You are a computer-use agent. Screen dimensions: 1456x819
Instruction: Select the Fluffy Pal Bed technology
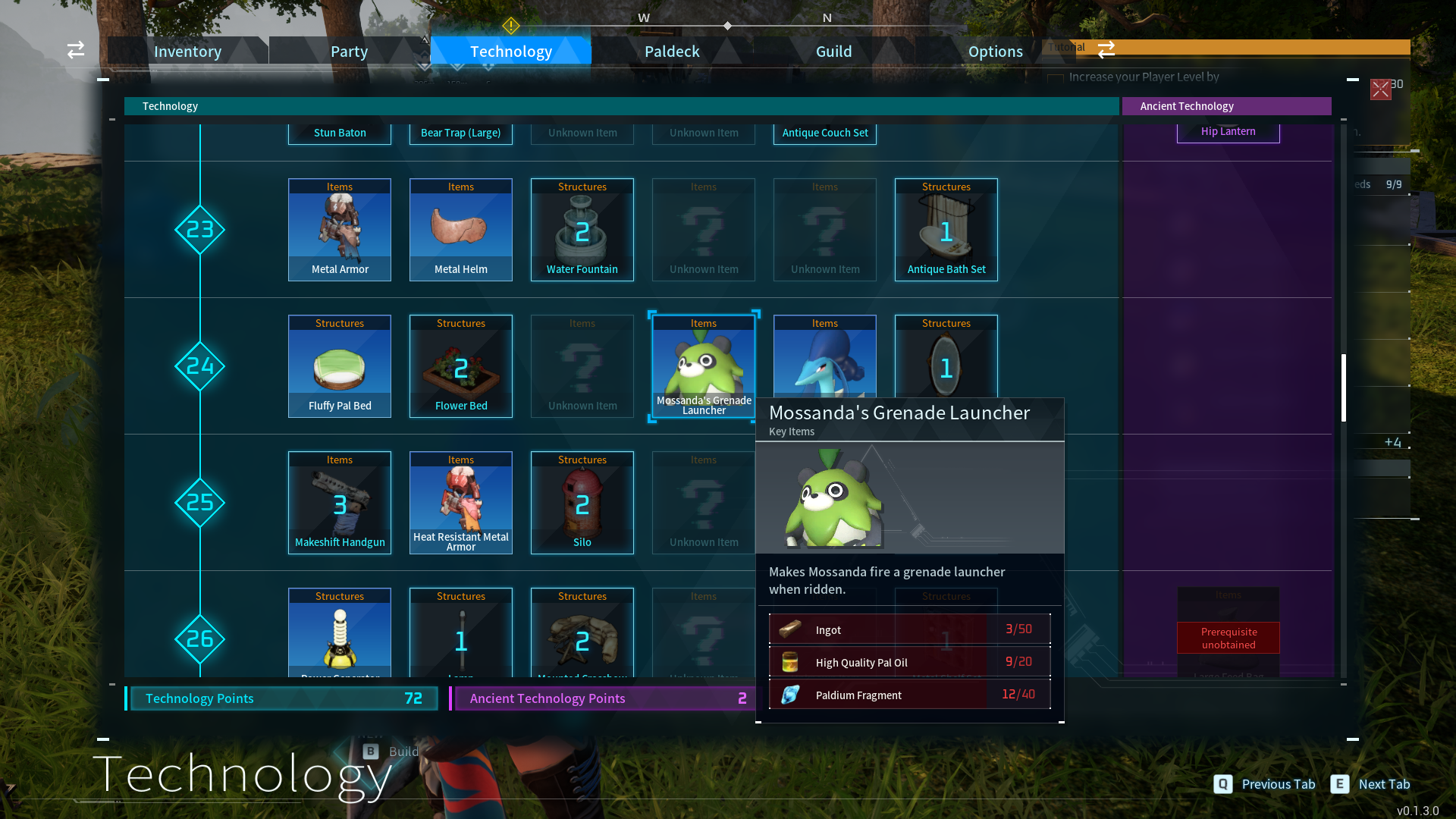pos(339,366)
